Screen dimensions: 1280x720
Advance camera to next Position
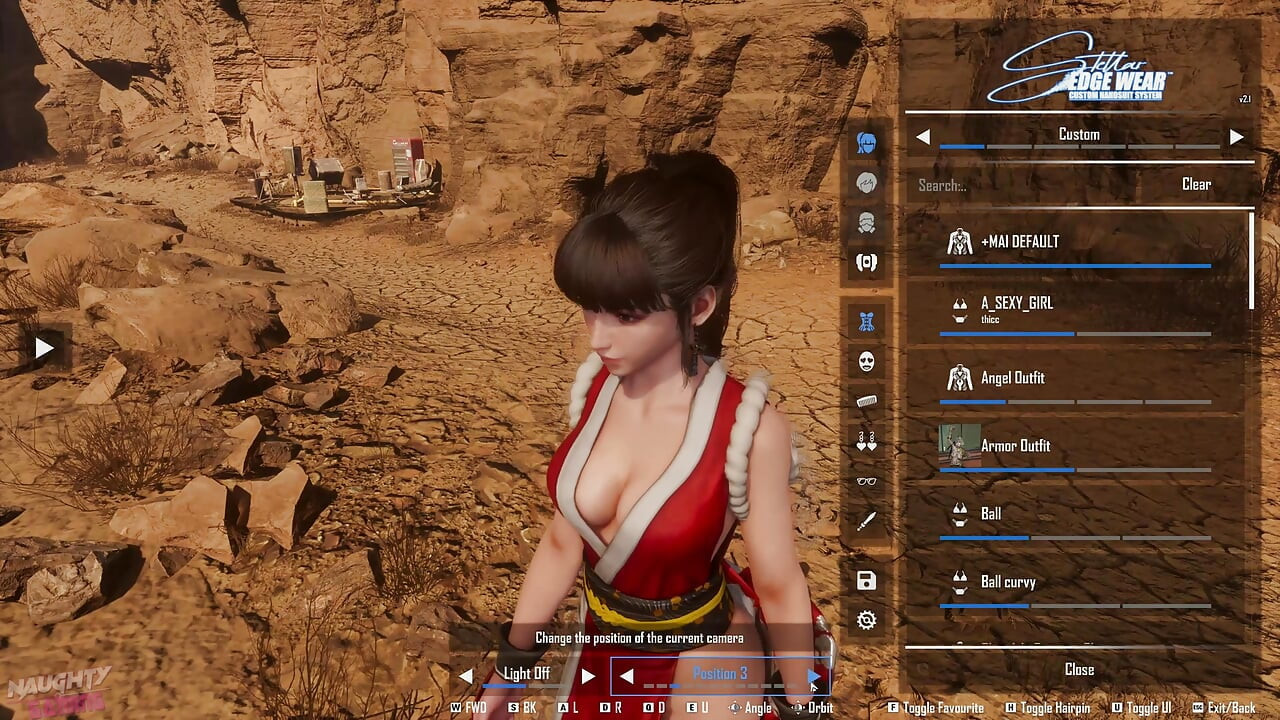coord(812,674)
